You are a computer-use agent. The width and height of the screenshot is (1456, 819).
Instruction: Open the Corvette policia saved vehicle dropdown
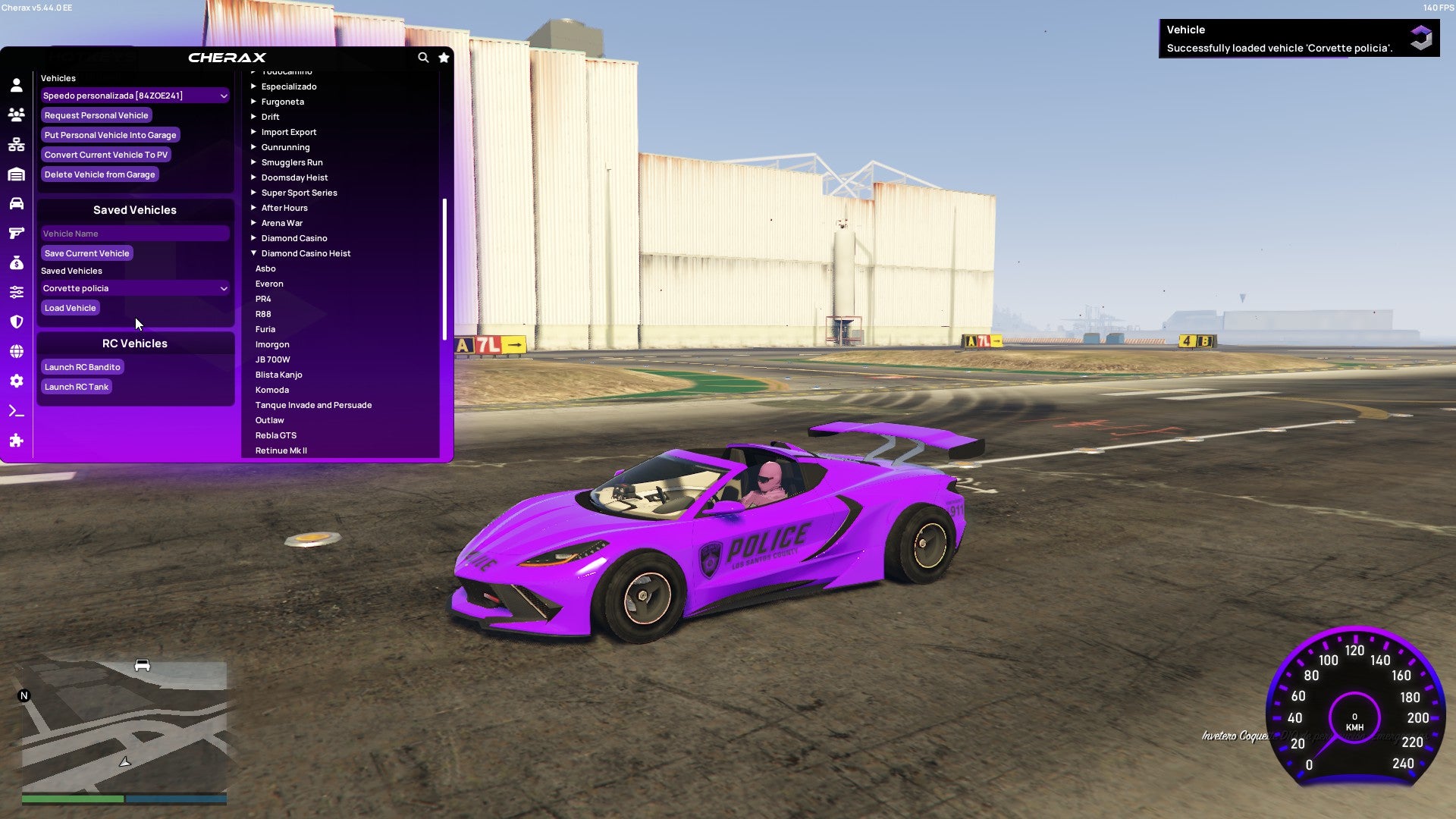point(134,288)
